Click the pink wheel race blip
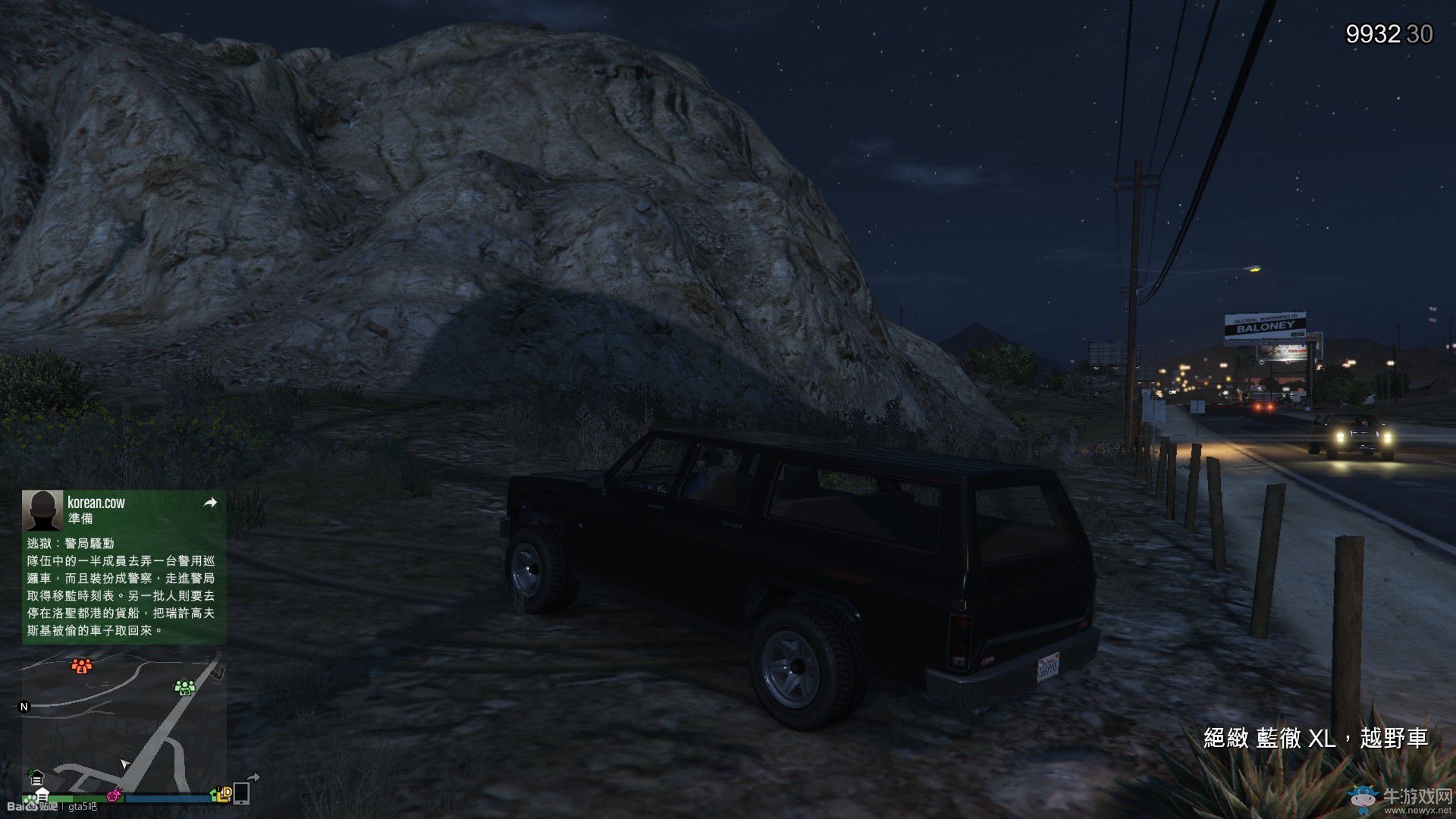Viewport: 1456px width, 819px height. pos(114,795)
